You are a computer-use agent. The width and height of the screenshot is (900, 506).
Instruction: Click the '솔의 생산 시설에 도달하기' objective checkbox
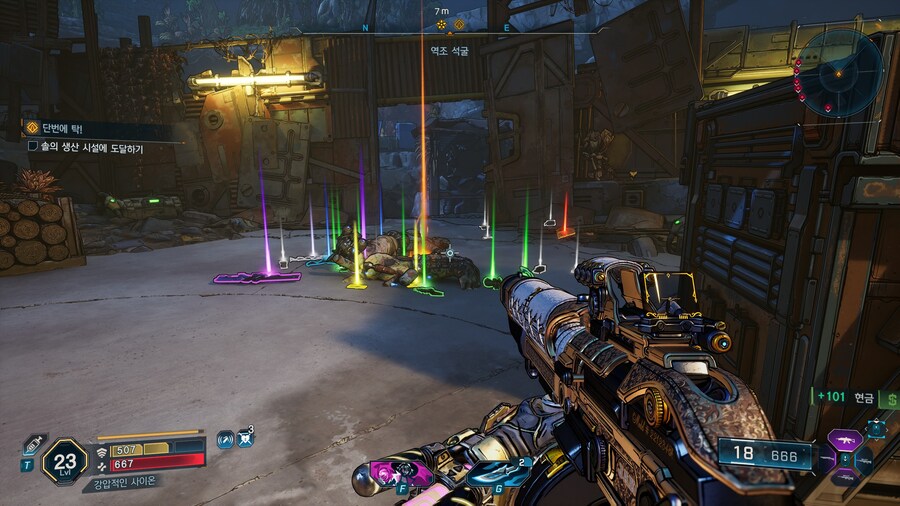click(x=33, y=147)
